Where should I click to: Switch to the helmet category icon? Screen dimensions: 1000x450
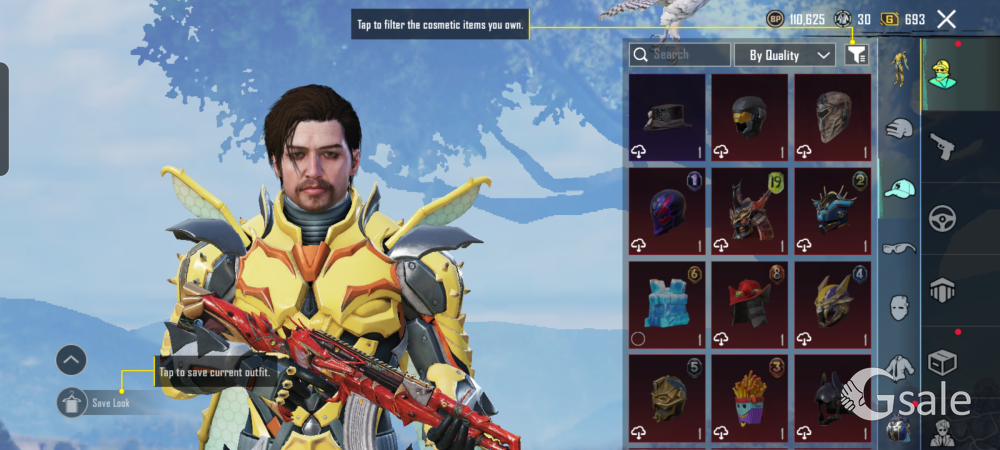click(900, 128)
